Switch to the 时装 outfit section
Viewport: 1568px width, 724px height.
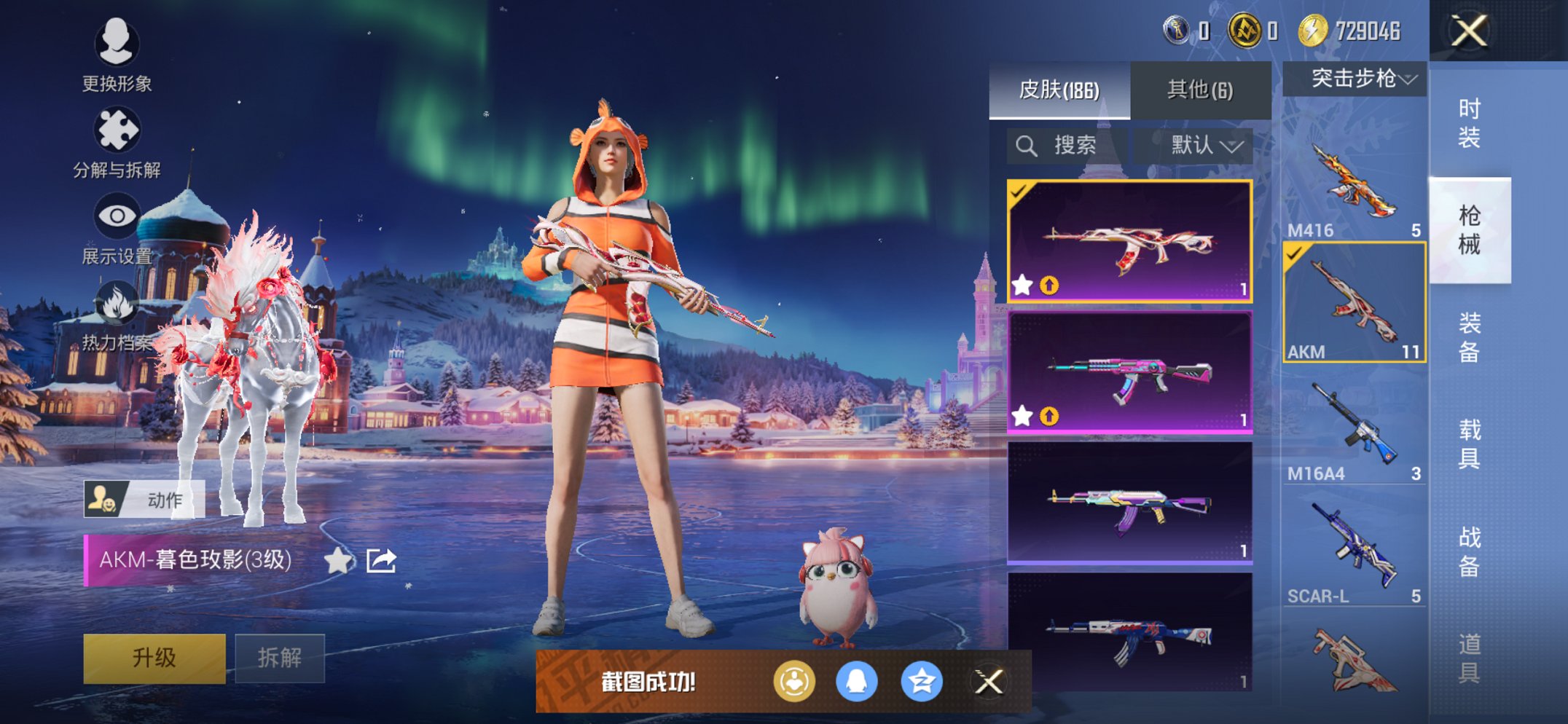tap(1469, 123)
